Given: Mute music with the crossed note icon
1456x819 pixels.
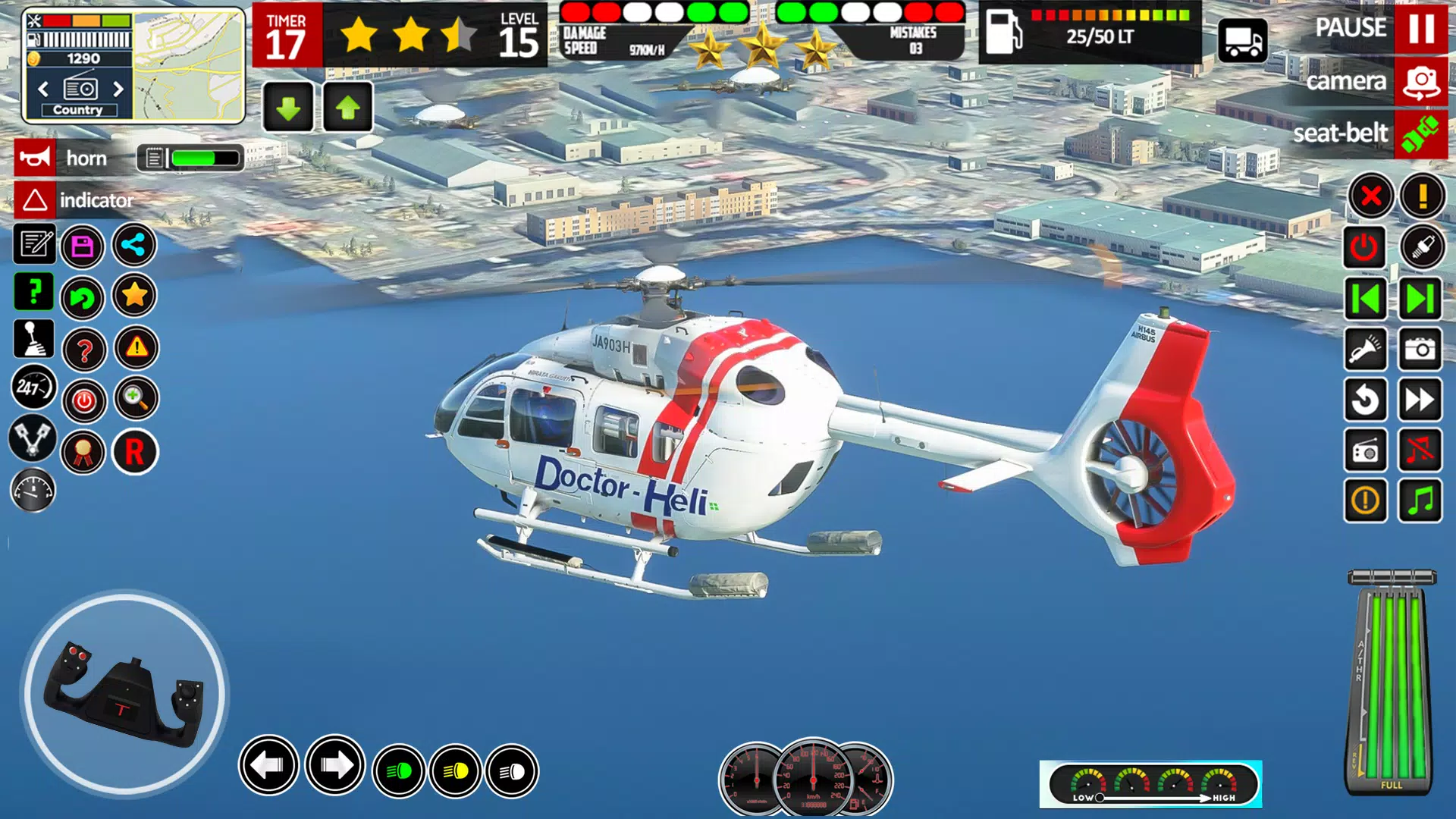Looking at the screenshot, I should pos(1421,451).
